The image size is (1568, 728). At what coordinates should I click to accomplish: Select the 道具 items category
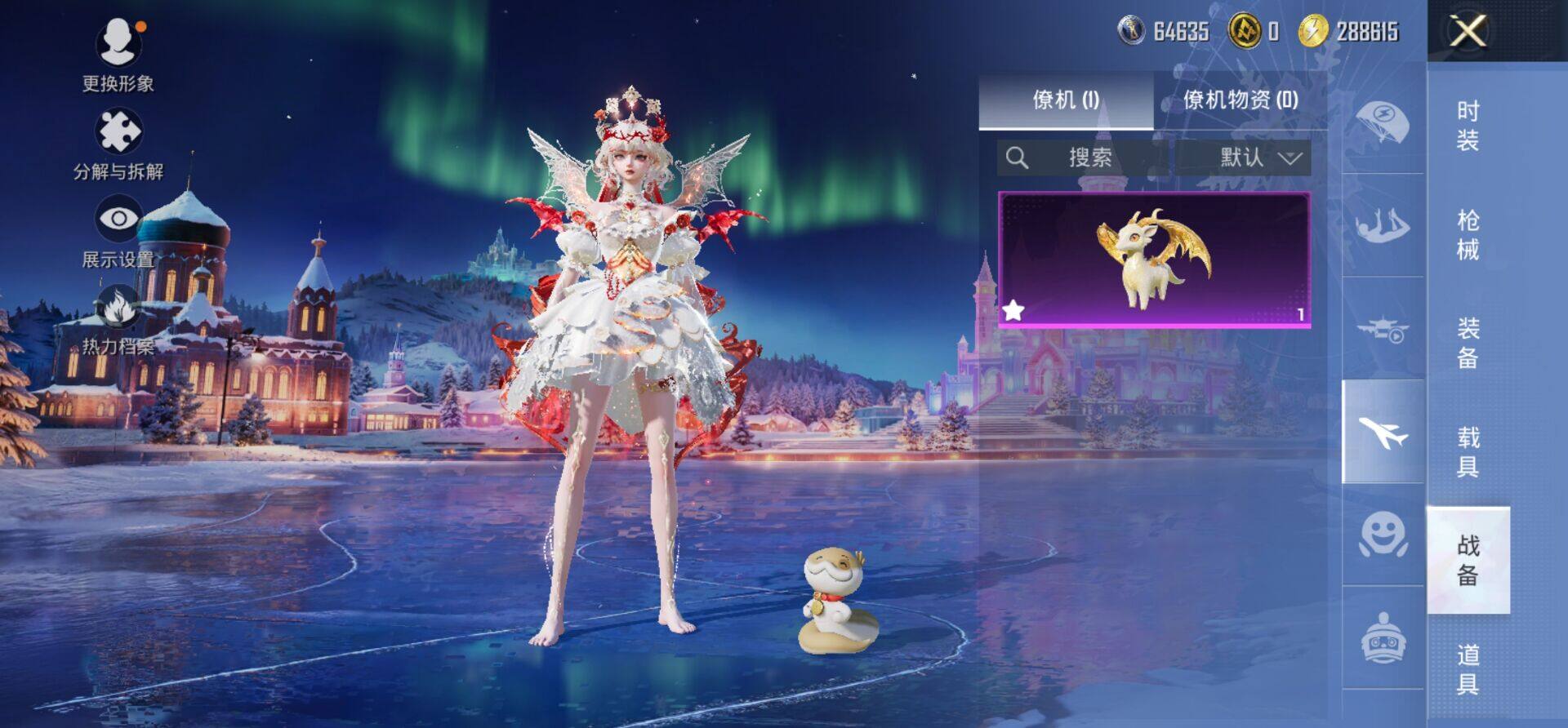coord(1468,668)
